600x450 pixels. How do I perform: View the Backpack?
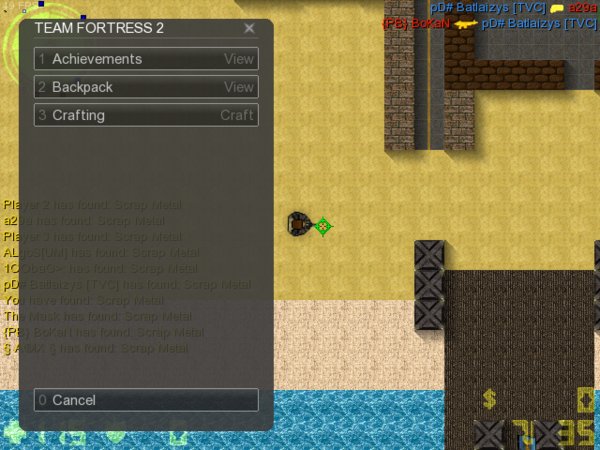pyautogui.click(x=146, y=87)
